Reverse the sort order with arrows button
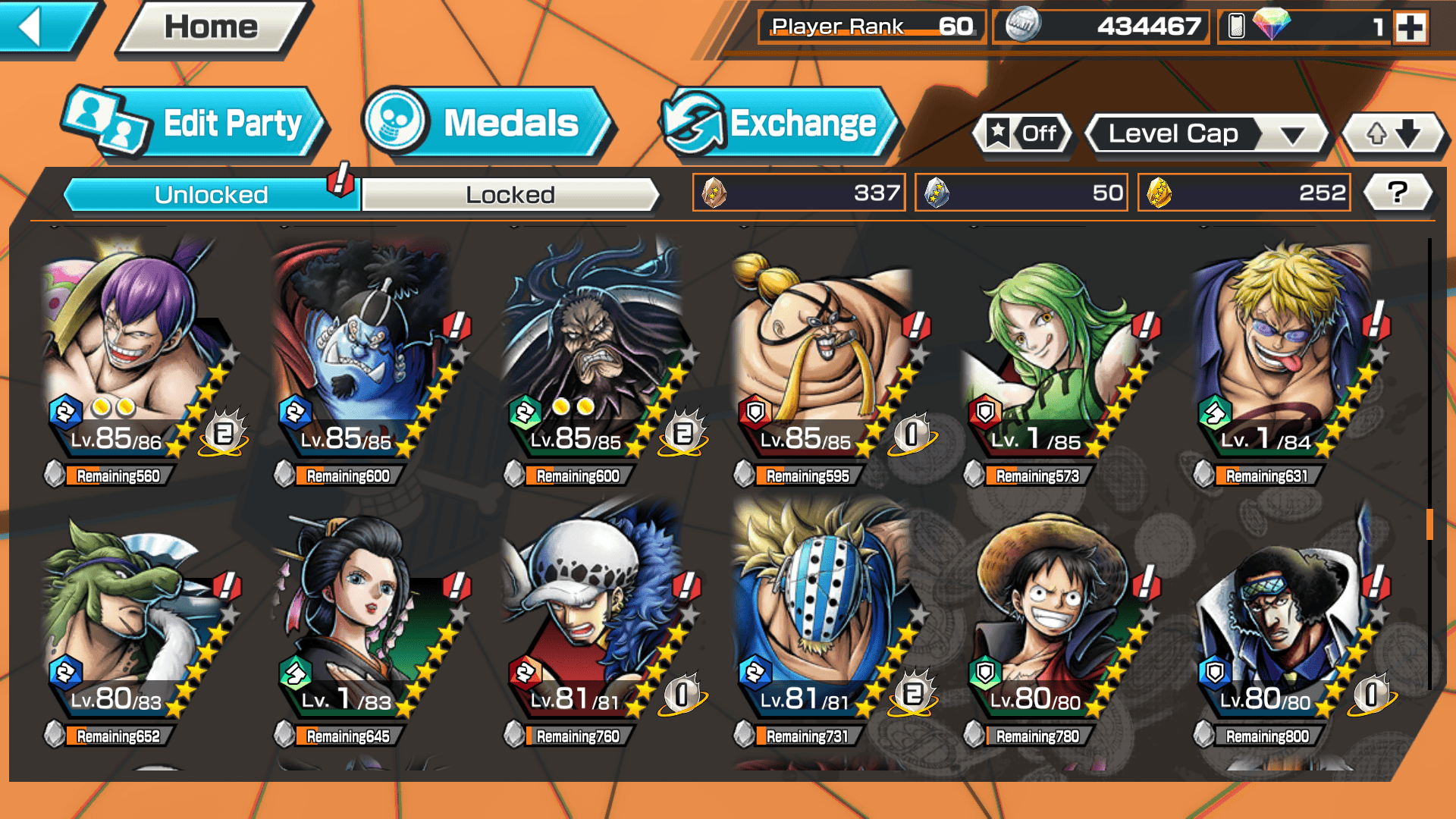The width and height of the screenshot is (1456, 819). [x=1393, y=134]
